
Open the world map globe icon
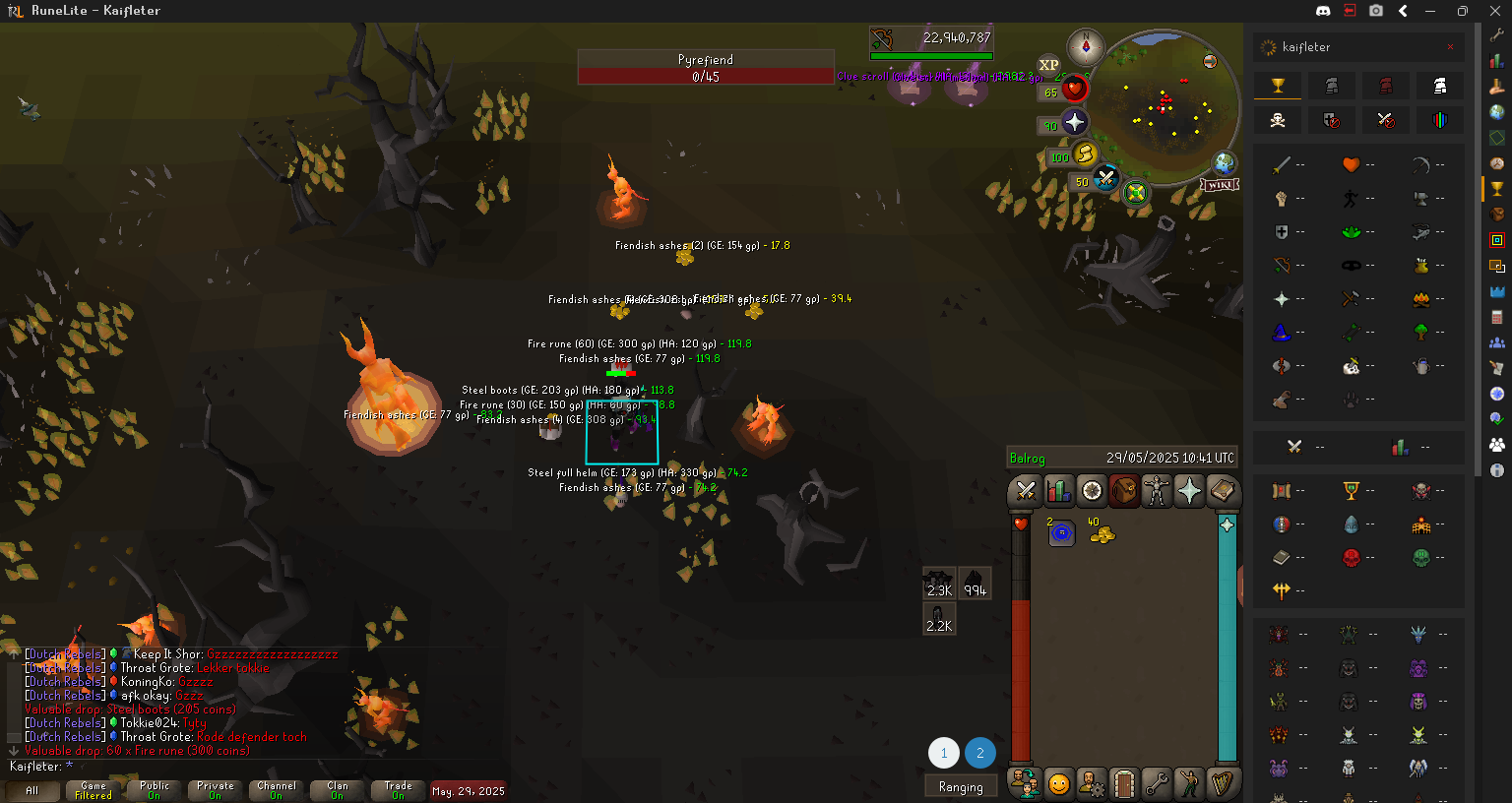[1224, 162]
